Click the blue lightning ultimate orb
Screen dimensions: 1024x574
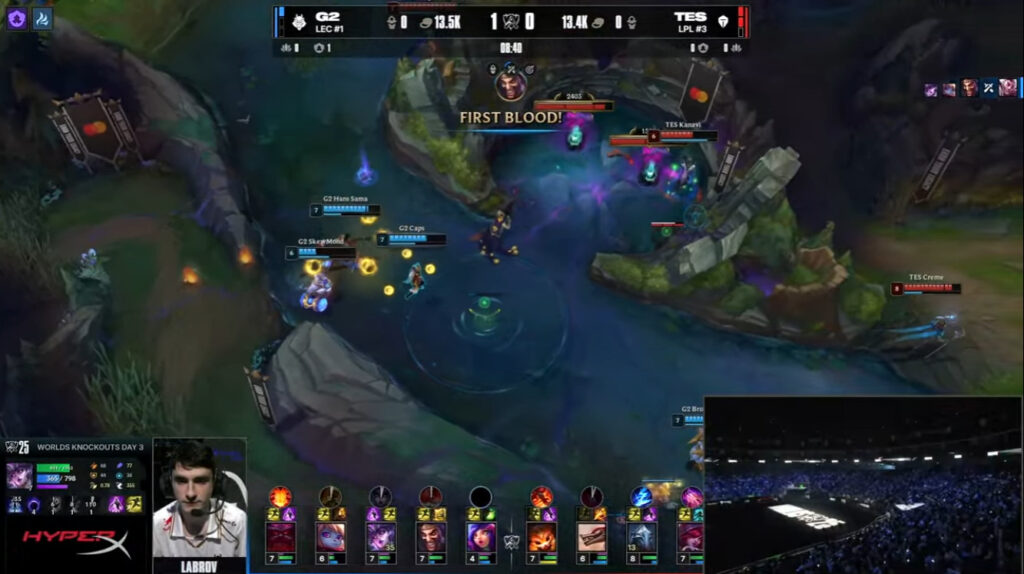coord(641,496)
